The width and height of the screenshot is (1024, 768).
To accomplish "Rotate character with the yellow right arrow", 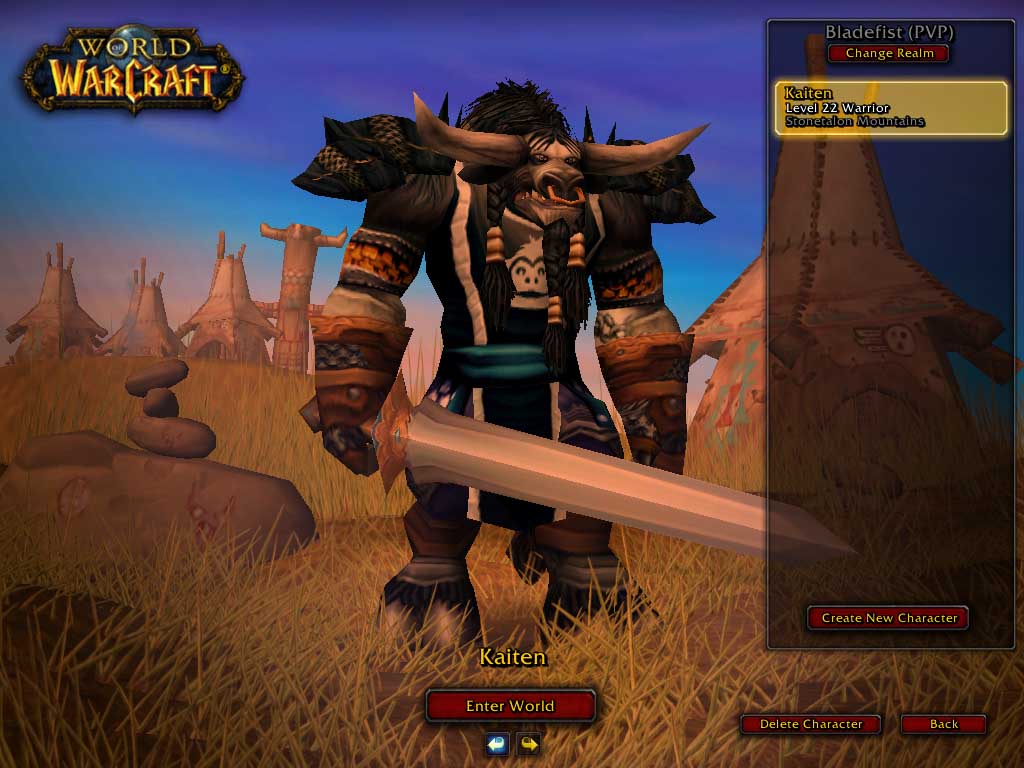I will pos(528,743).
